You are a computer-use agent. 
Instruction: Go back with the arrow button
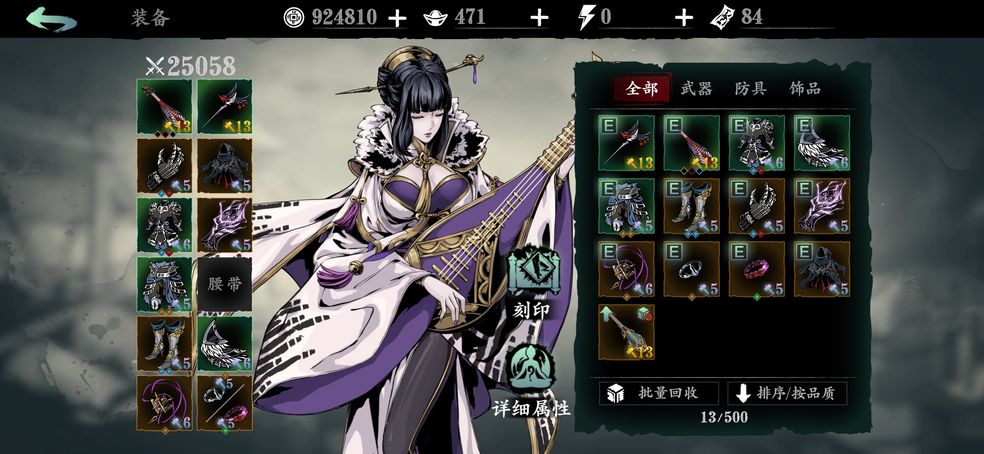(x=51, y=18)
